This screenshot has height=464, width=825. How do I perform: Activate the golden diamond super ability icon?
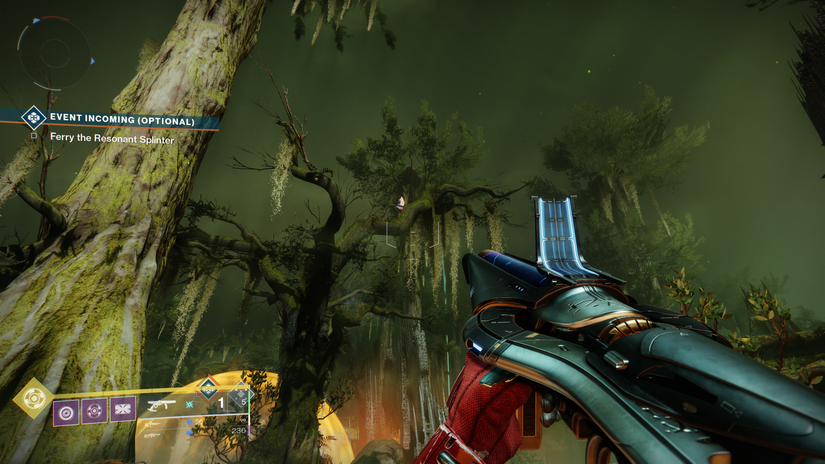31,398
